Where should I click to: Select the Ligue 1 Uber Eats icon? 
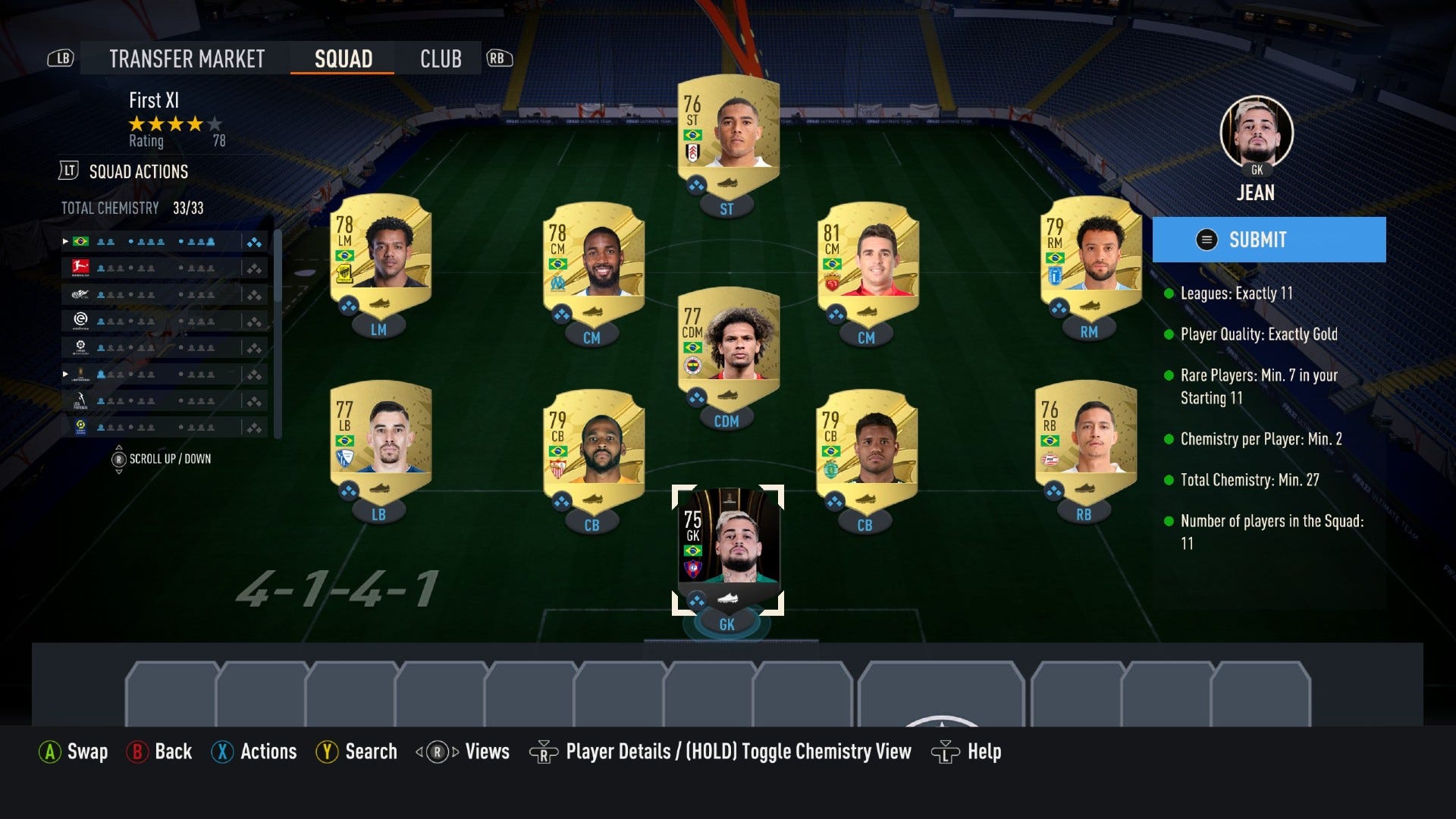[81, 427]
